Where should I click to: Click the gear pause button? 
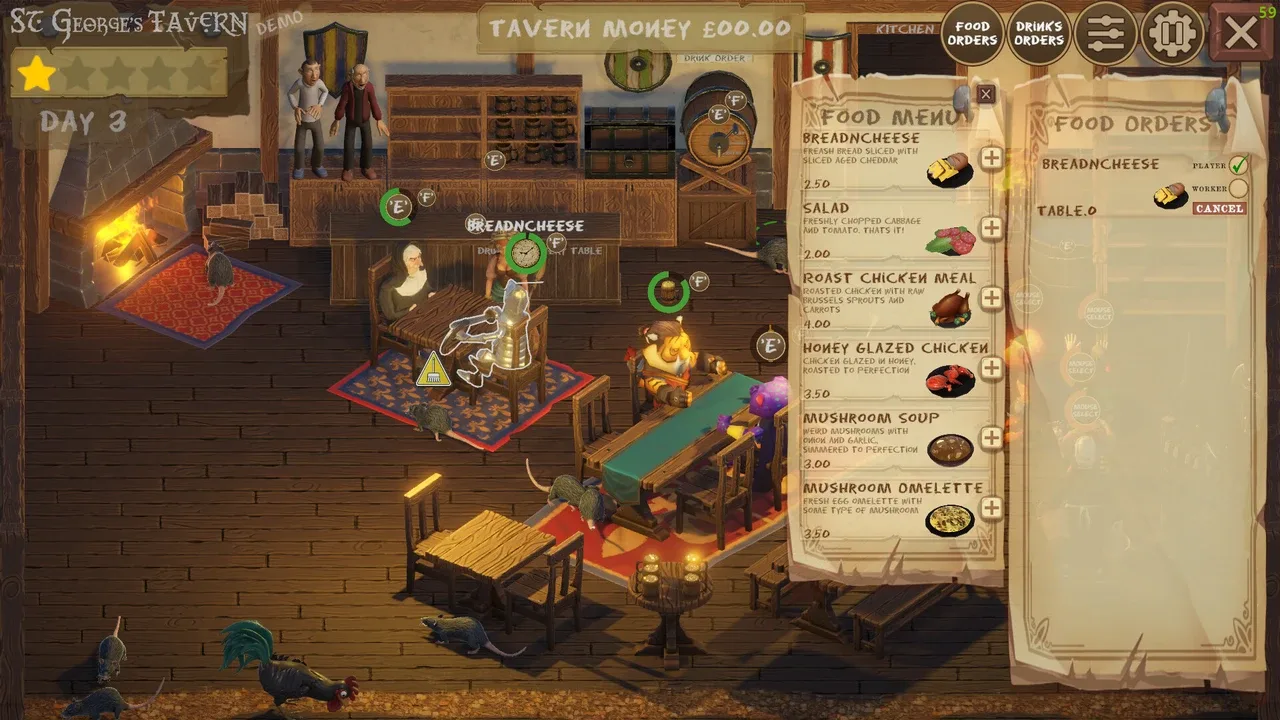pyautogui.click(x=1172, y=33)
